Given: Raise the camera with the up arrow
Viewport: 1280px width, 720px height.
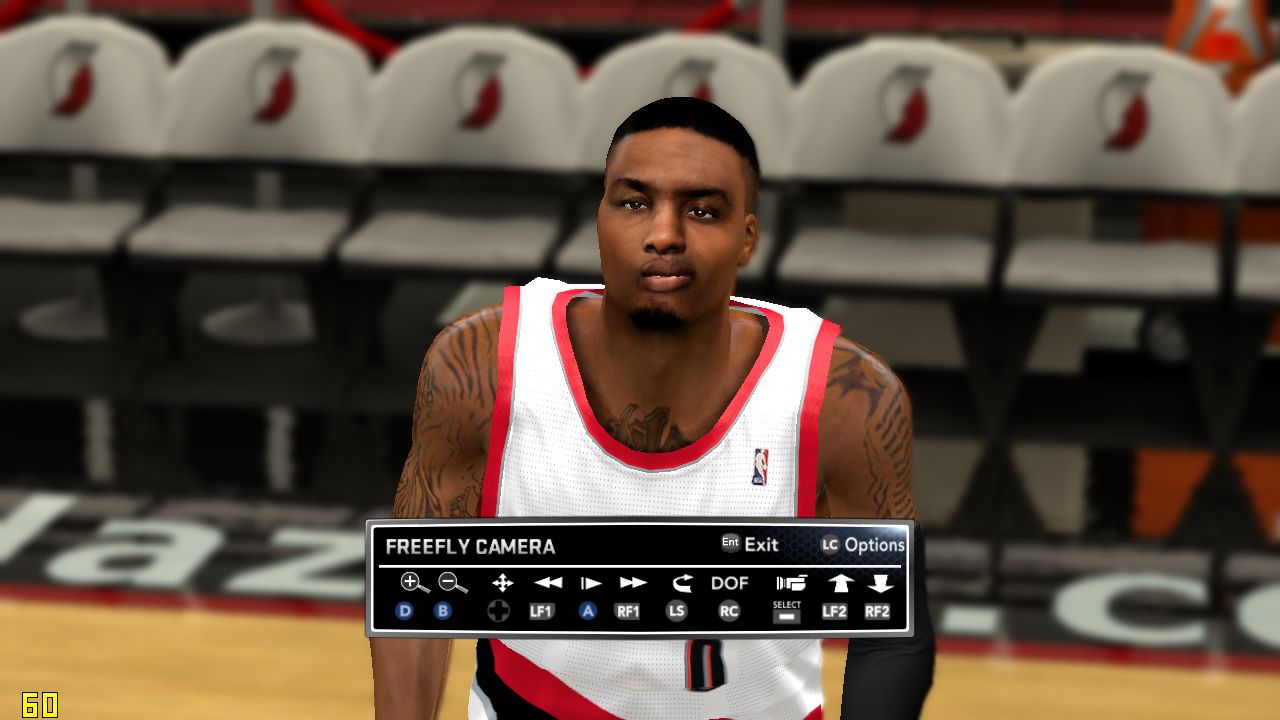Looking at the screenshot, I should pos(838,583).
